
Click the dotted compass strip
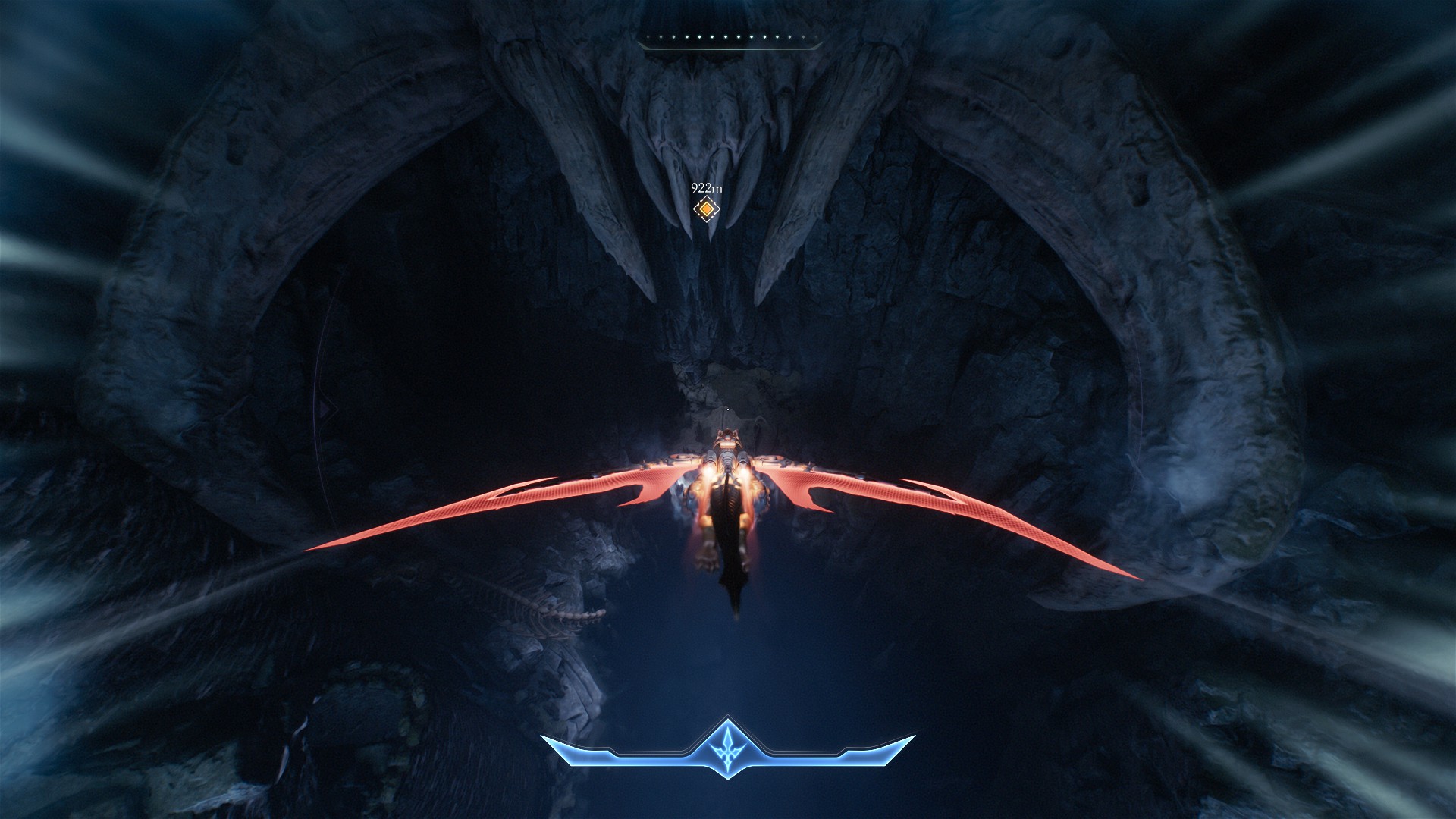729,38
